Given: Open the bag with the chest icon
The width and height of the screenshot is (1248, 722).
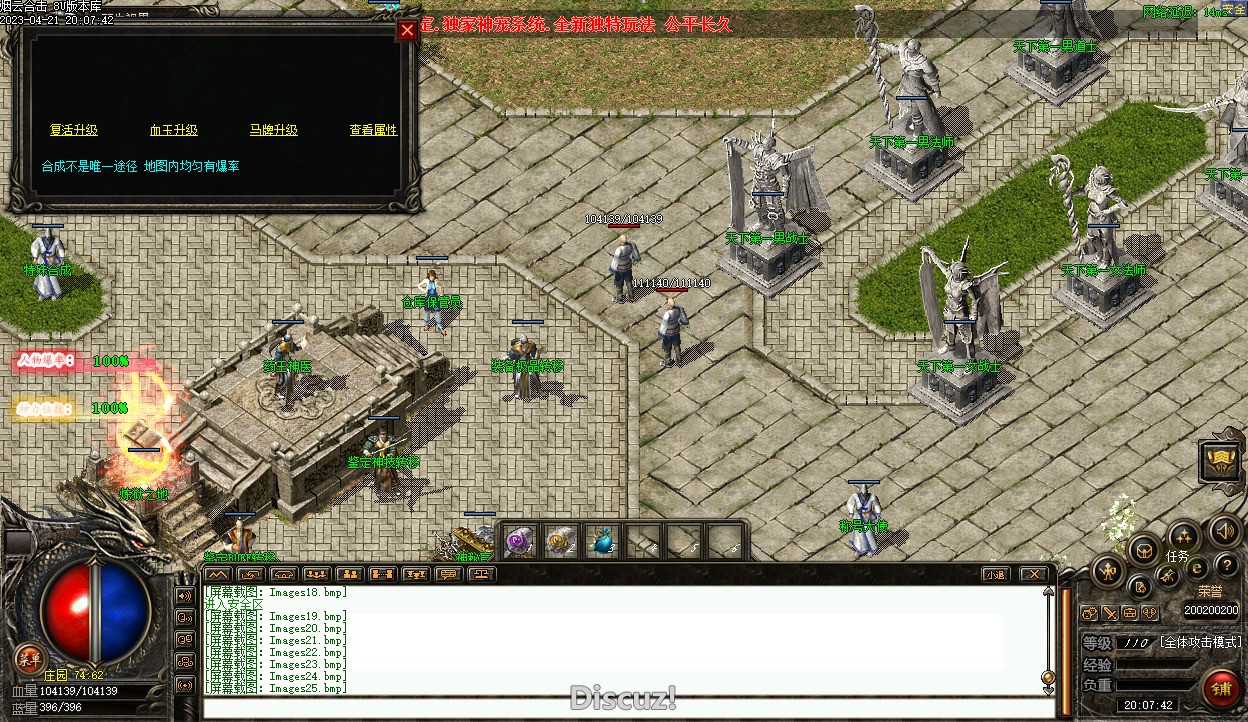Looking at the screenshot, I should click(x=1143, y=549).
